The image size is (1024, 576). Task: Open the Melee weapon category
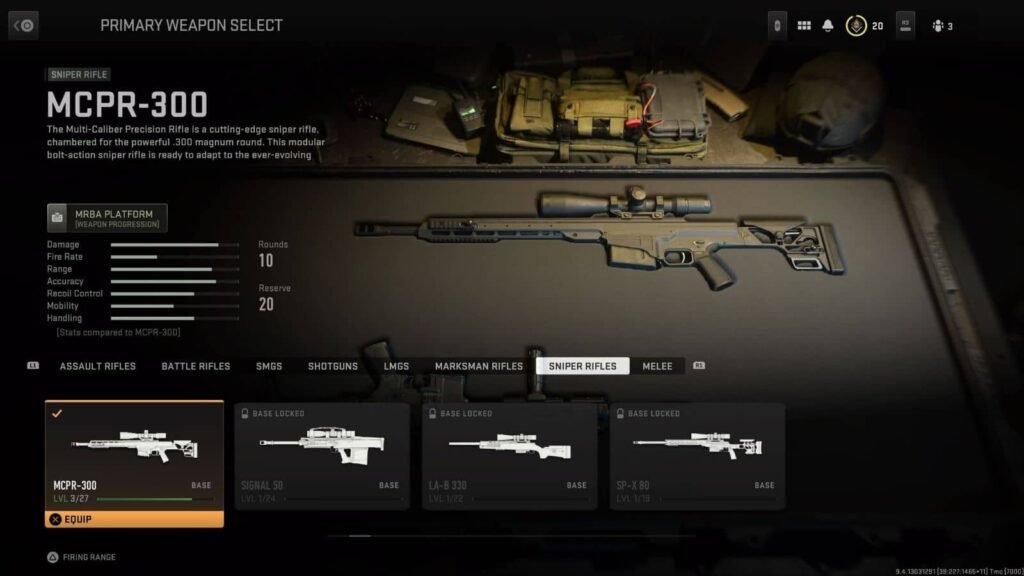(658, 366)
